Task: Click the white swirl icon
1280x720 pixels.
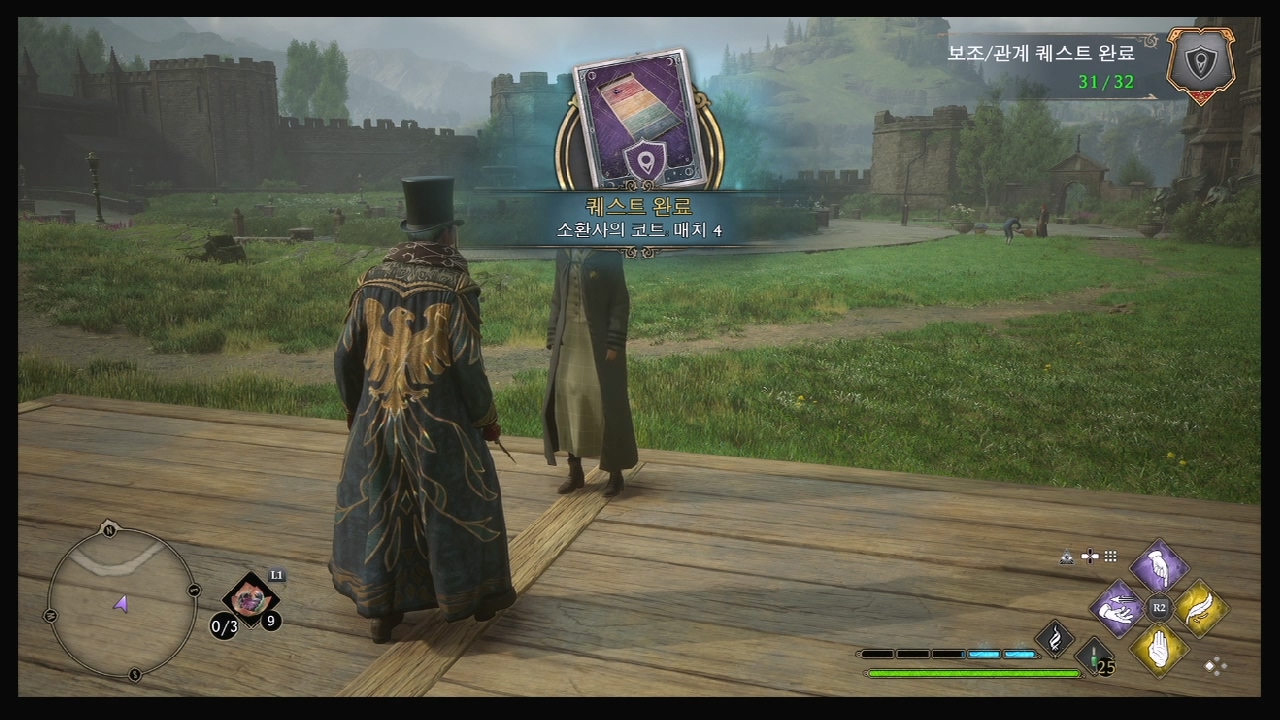Action: (x=1054, y=638)
